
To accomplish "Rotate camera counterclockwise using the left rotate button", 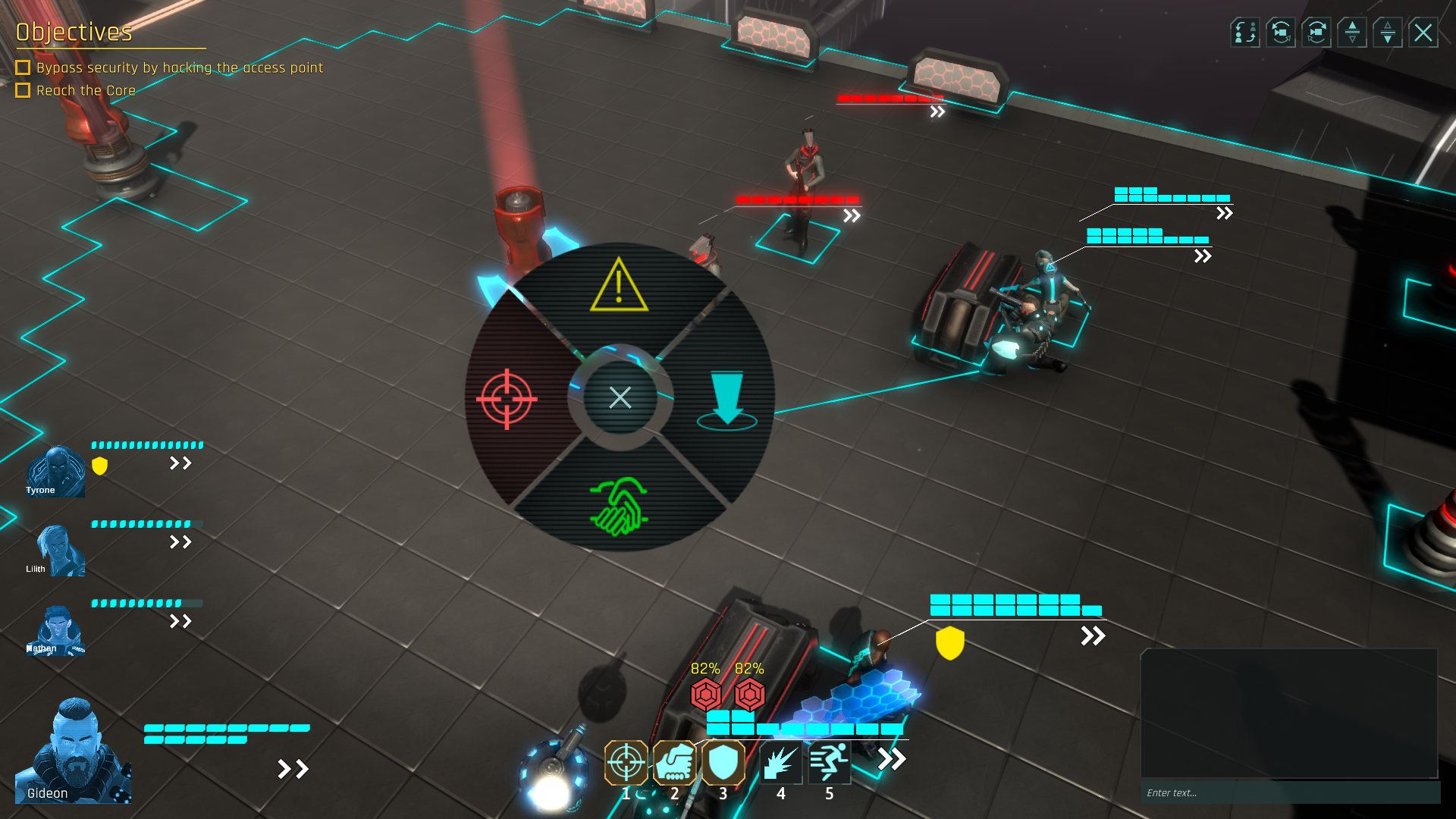I will 1280,33.
